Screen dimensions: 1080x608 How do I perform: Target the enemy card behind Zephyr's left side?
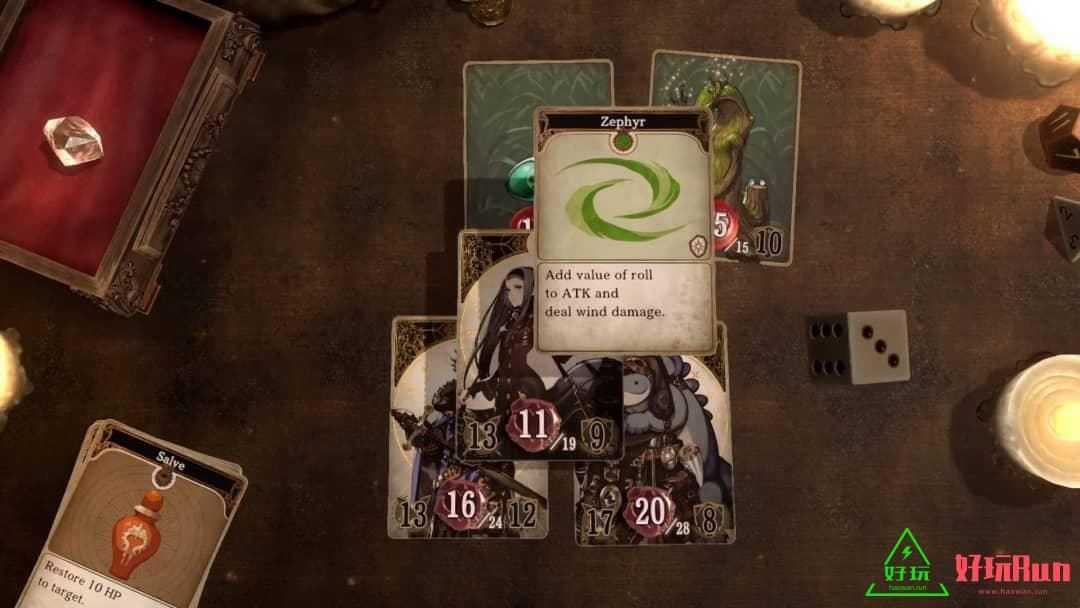500,150
